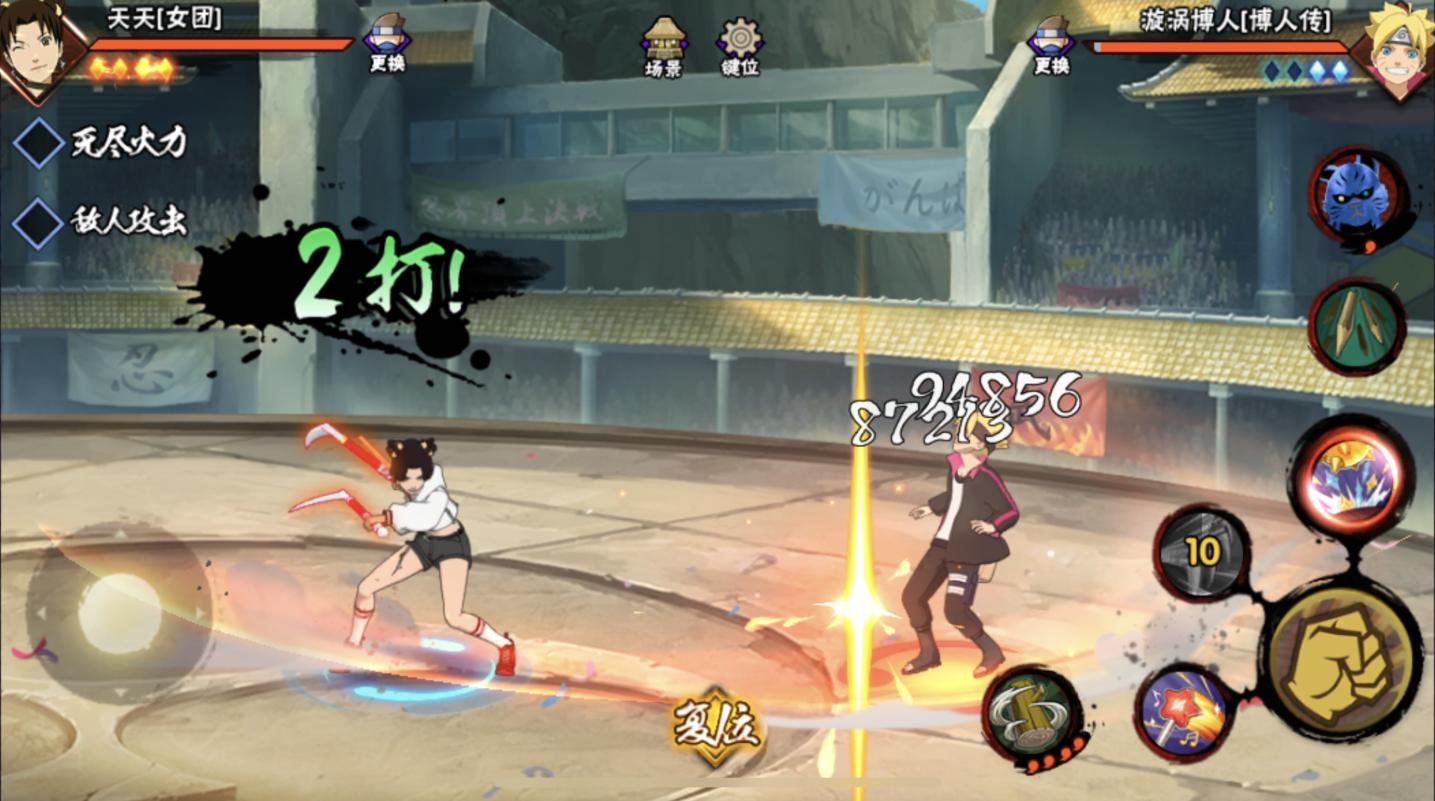1435x801 pixels.
Task: Open the 键位 key layout settings
Action: [x=740, y=46]
